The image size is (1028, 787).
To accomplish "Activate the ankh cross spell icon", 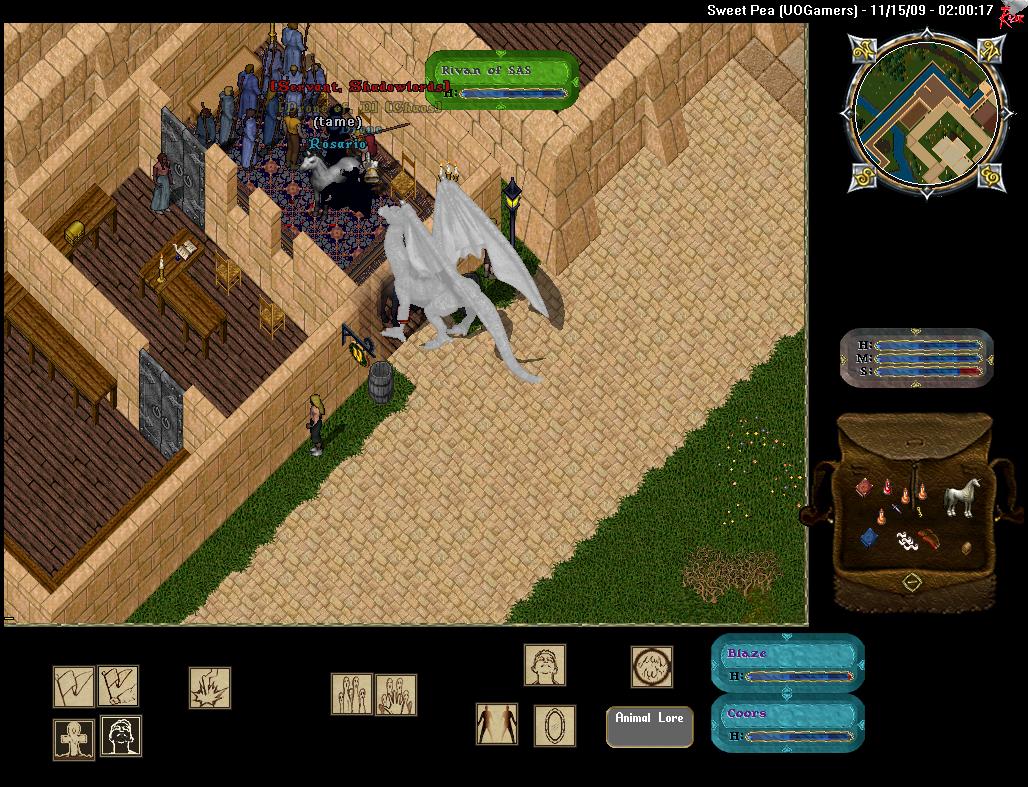I will (x=73, y=738).
